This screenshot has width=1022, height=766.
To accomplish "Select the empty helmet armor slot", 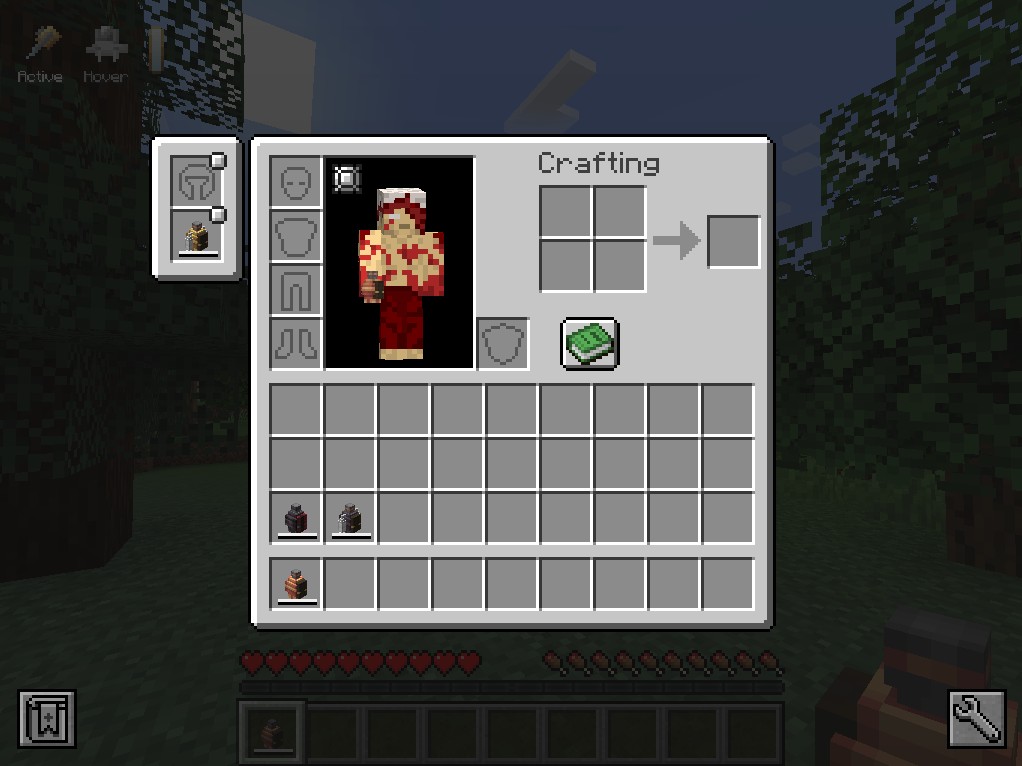I will pyautogui.click(x=296, y=183).
